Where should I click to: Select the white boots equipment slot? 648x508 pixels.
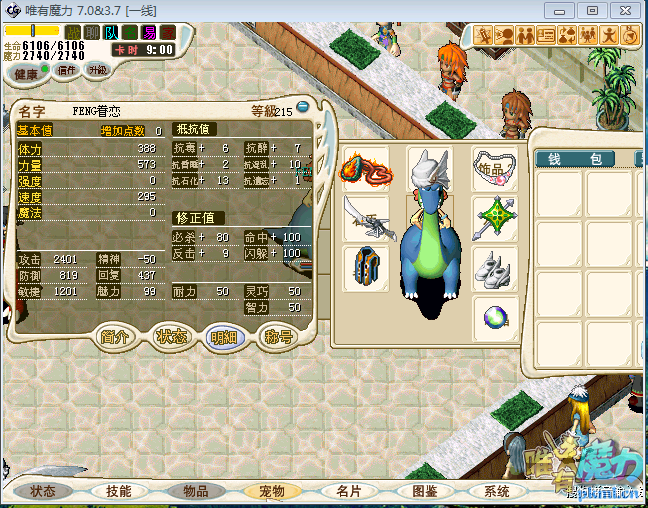pyautogui.click(x=495, y=269)
